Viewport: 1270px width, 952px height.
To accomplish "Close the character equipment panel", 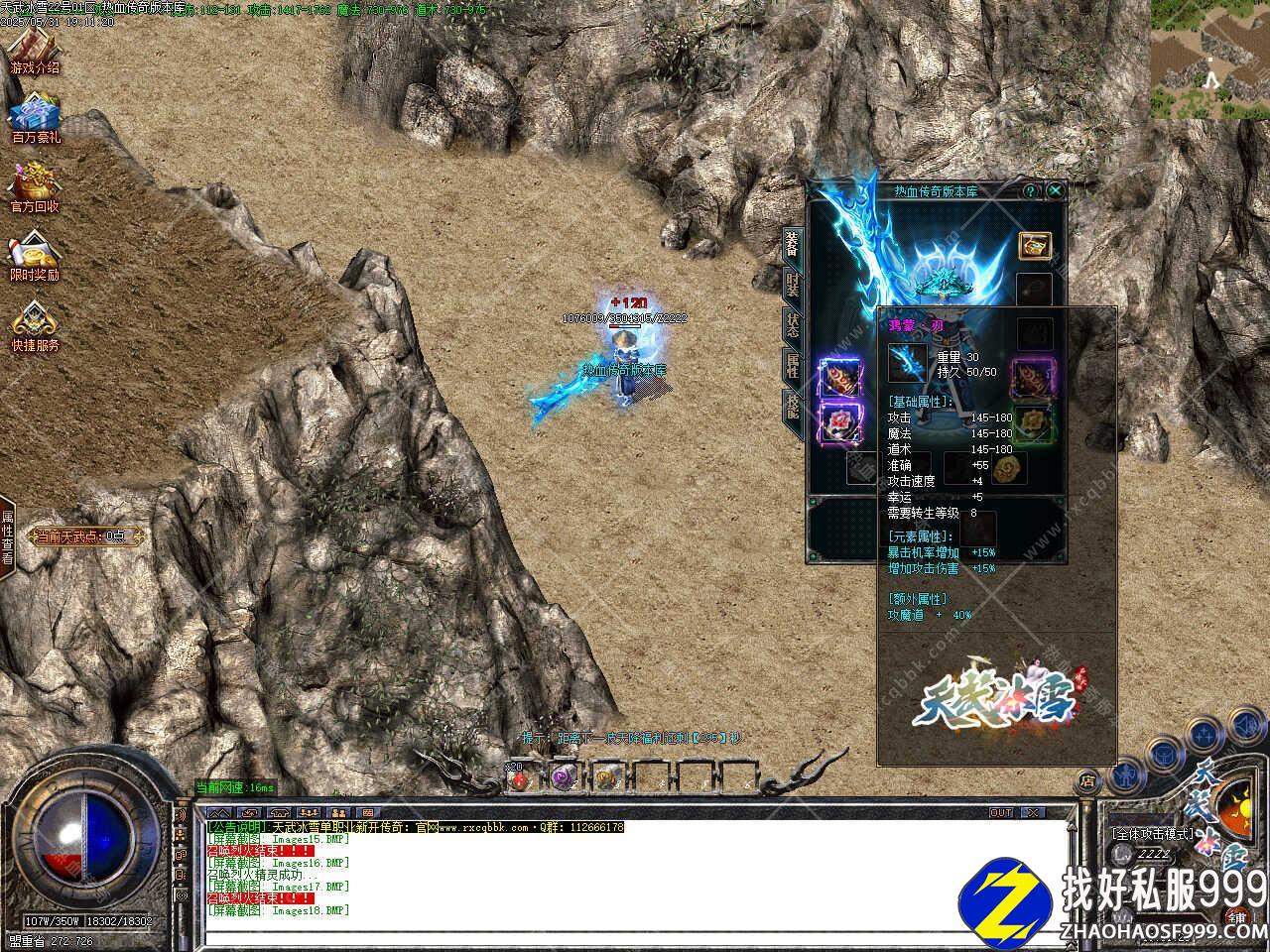I will coord(1056,190).
